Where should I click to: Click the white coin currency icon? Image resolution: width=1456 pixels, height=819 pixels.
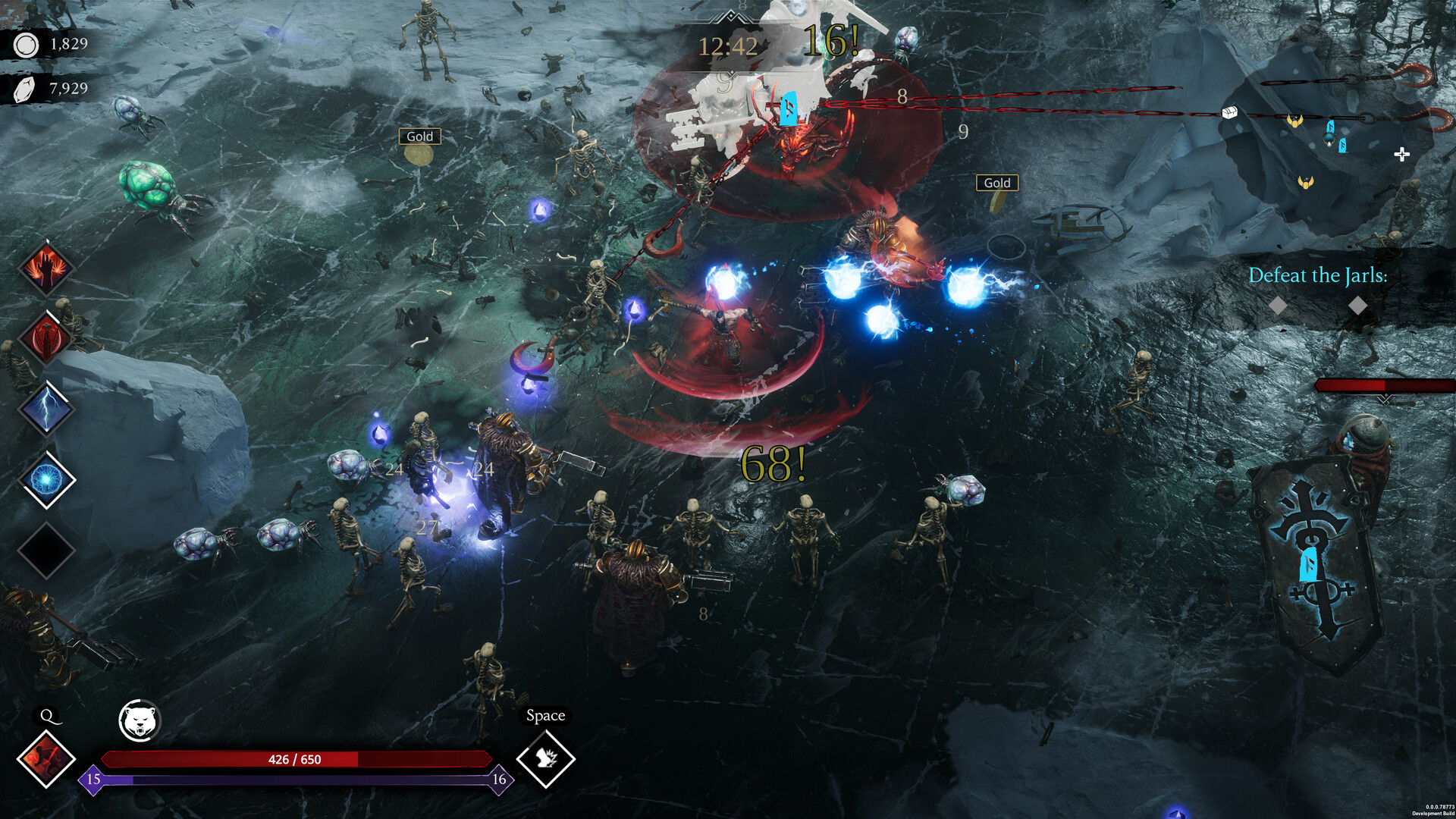click(x=27, y=45)
